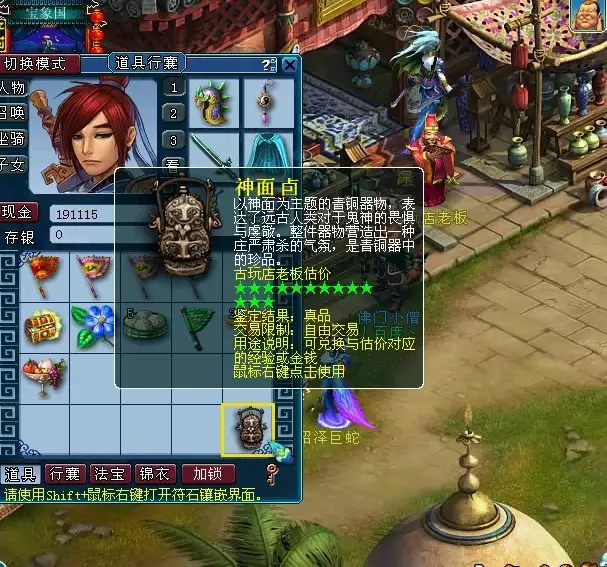Viewport: 607px width, 567px height.
Task: Open the 坐骑 mount tab
Action: (14, 138)
